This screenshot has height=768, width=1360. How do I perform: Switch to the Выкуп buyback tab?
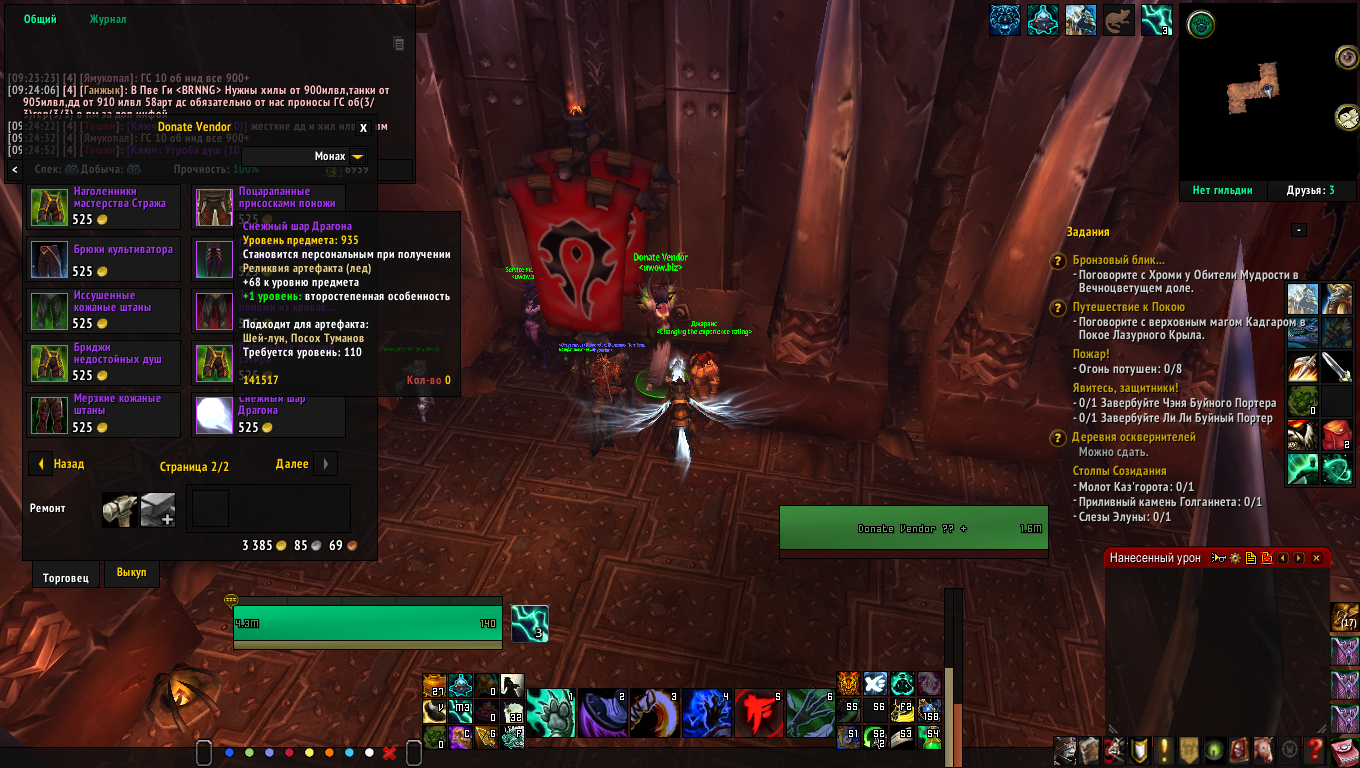click(x=131, y=572)
